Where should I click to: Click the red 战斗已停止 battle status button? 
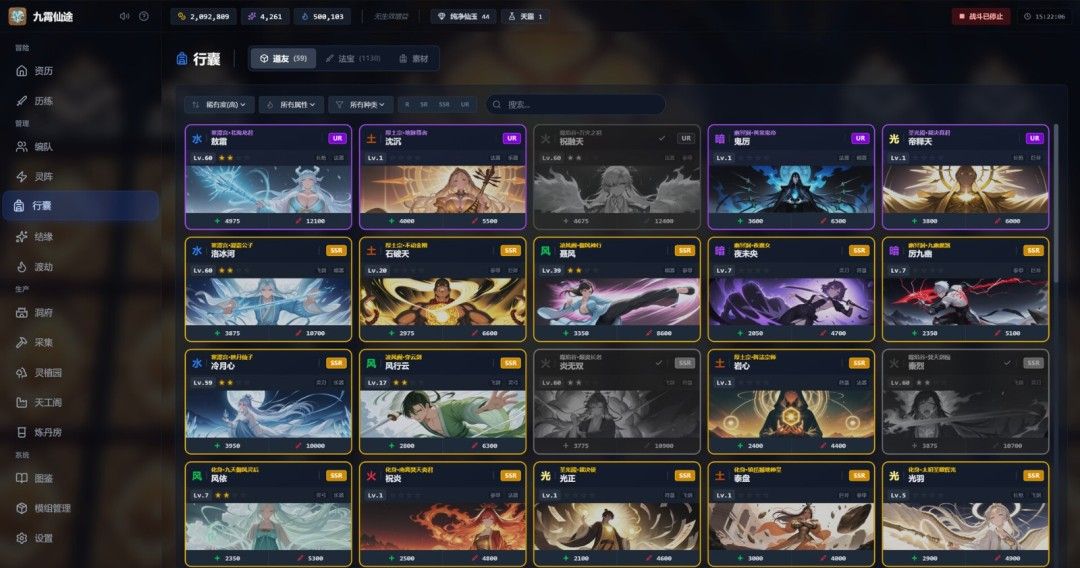[x=980, y=16]
